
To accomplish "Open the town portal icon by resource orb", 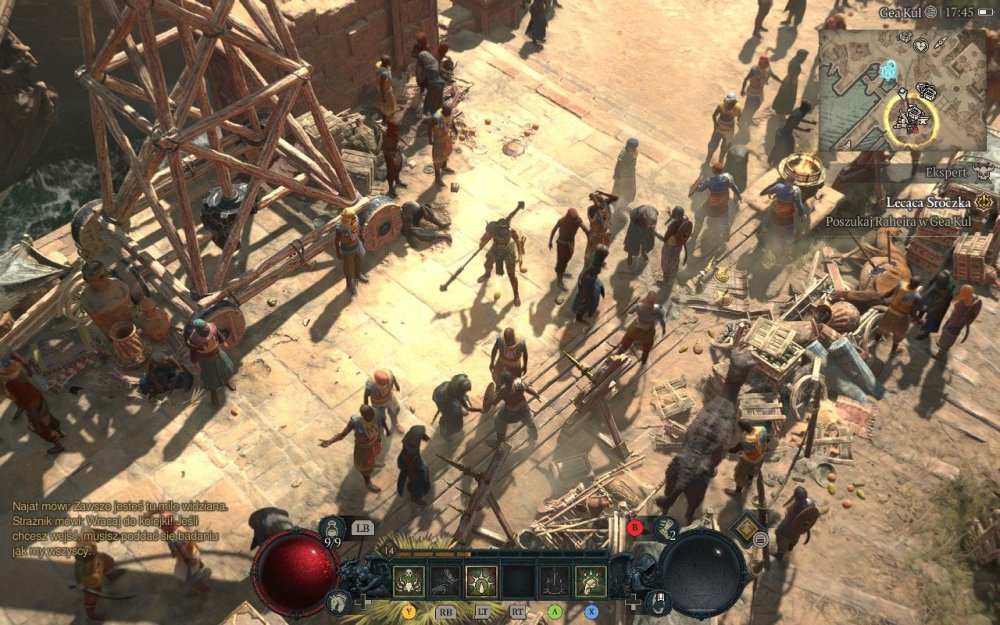I will (x=659, y=601).
